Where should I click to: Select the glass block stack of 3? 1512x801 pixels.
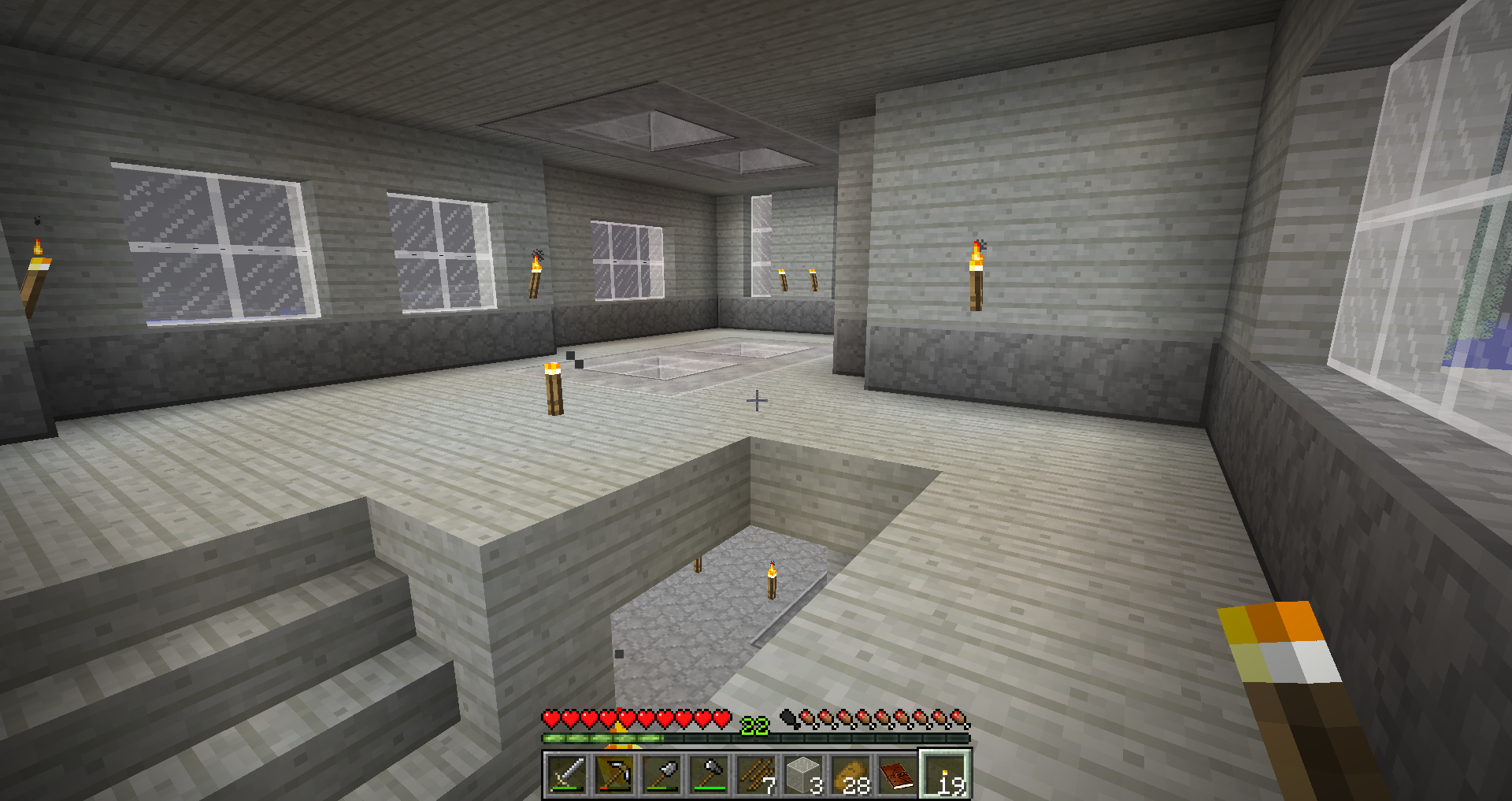coord(803,775)
